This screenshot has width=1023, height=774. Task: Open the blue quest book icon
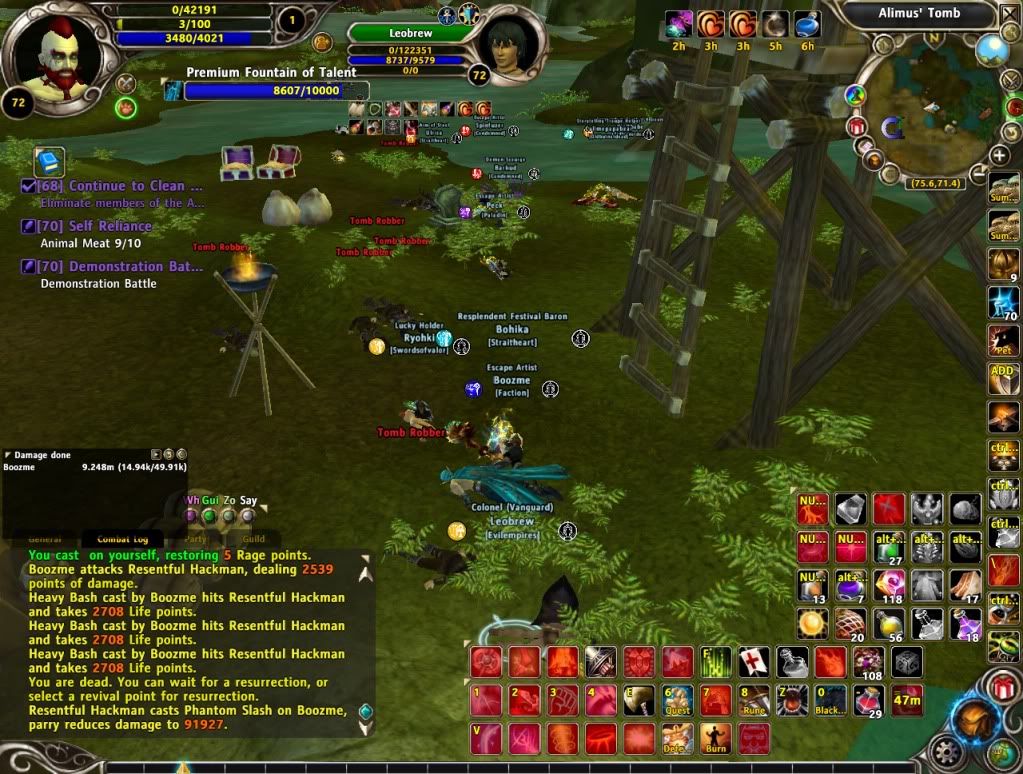(x=49, y=161)
